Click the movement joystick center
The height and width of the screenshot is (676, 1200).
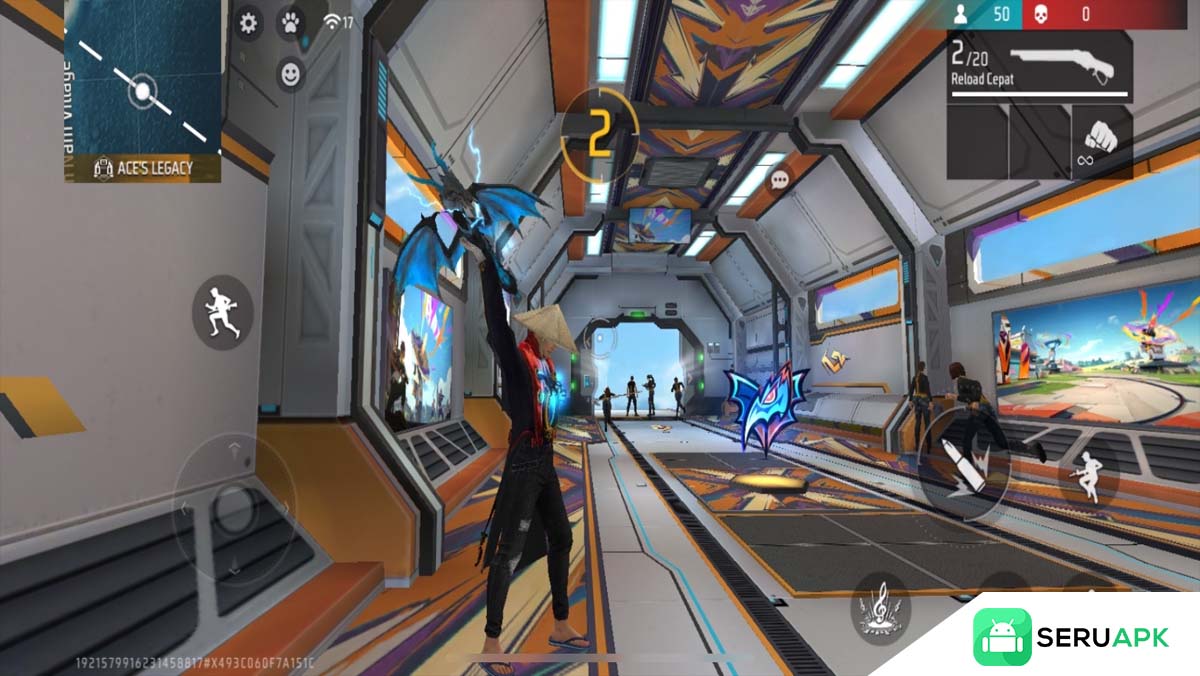coord(235,508)
